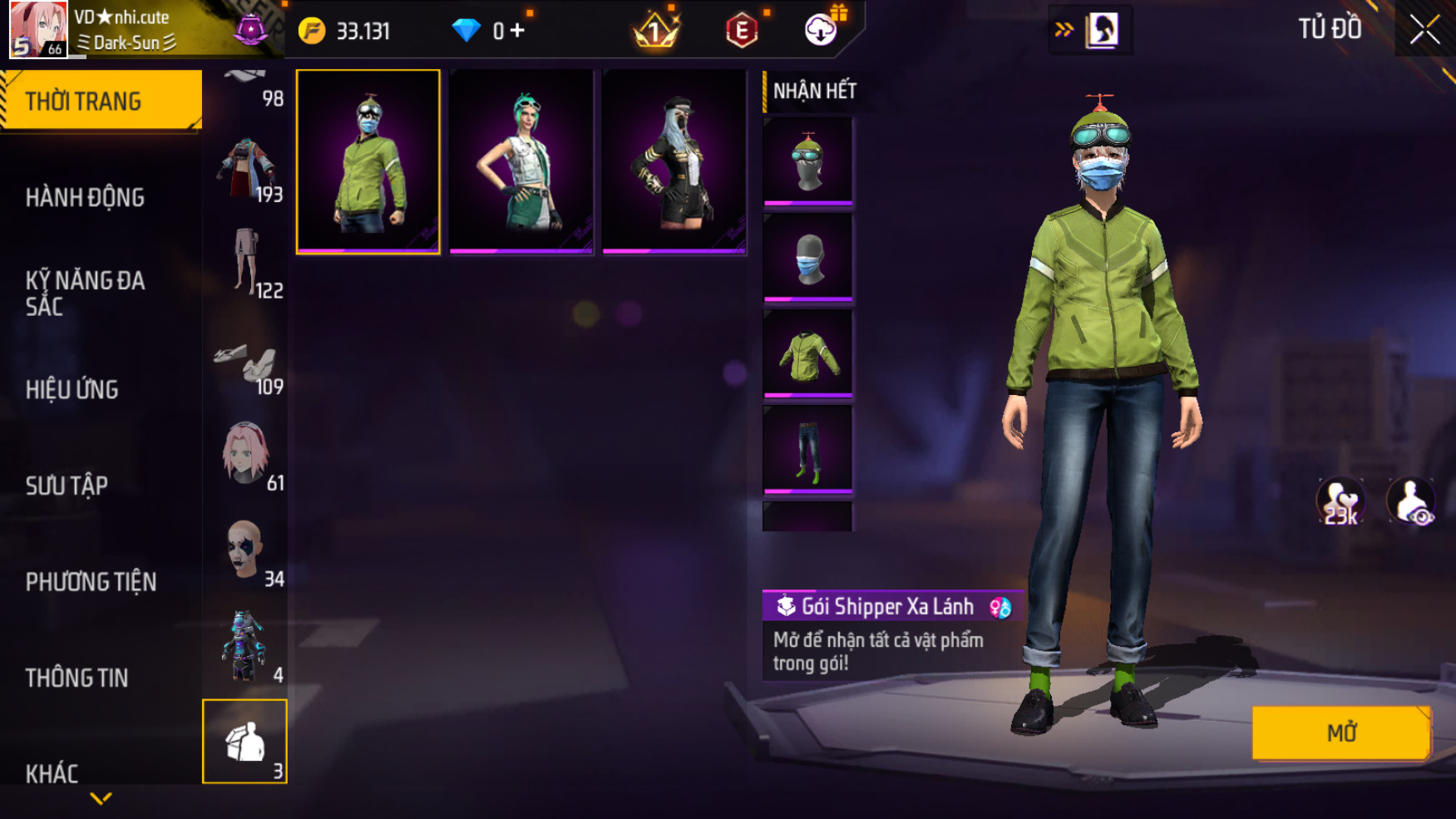1456x819 pixels.
Task: Add diamonds with the plus button
Action: coord(518,32)
